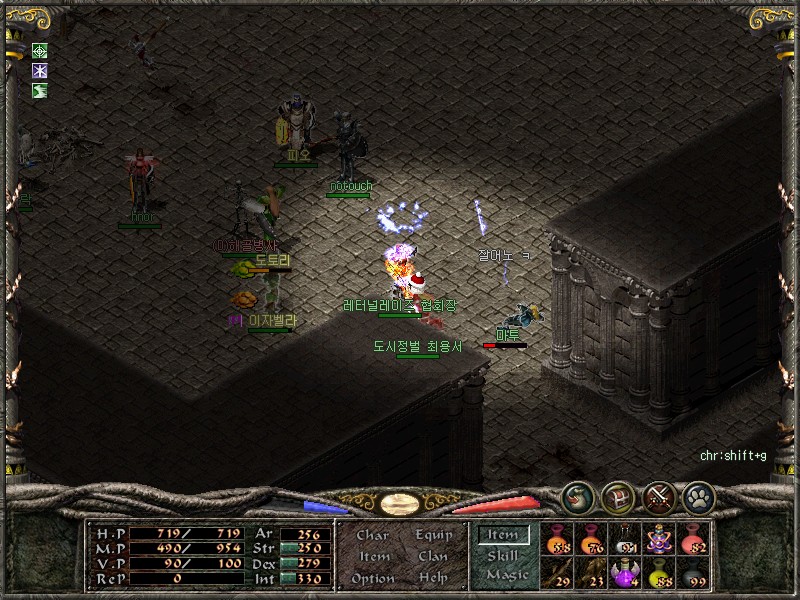The height and width of the screenshot is (600, 800).
Task: Open the Equip menu
Action: coord(433,535)
